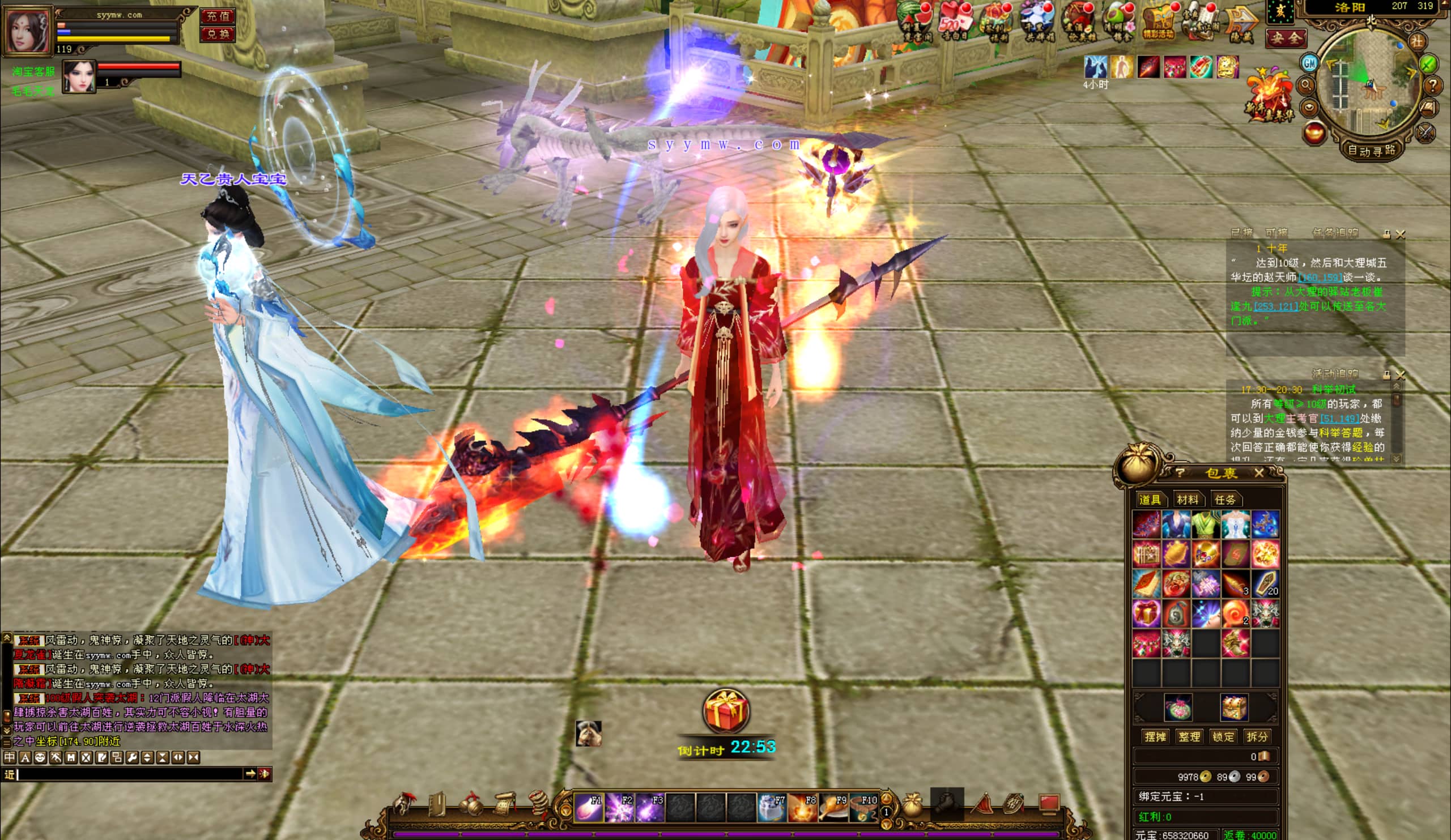Close the 包裹 inventory window
1451x840 pixels.
[x=1259, y=473]
